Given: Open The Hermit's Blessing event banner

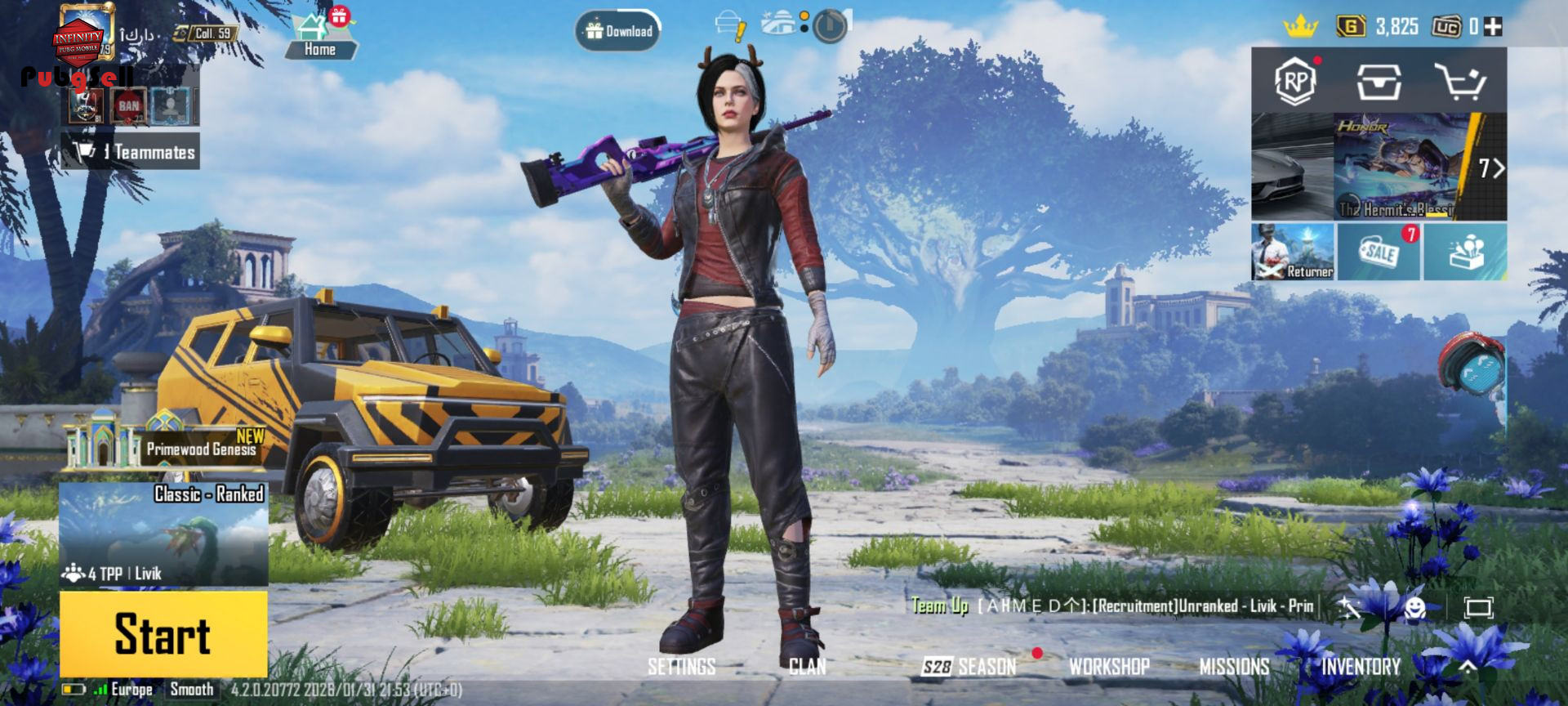Looking at the screenshot, I should [1396, 168].
